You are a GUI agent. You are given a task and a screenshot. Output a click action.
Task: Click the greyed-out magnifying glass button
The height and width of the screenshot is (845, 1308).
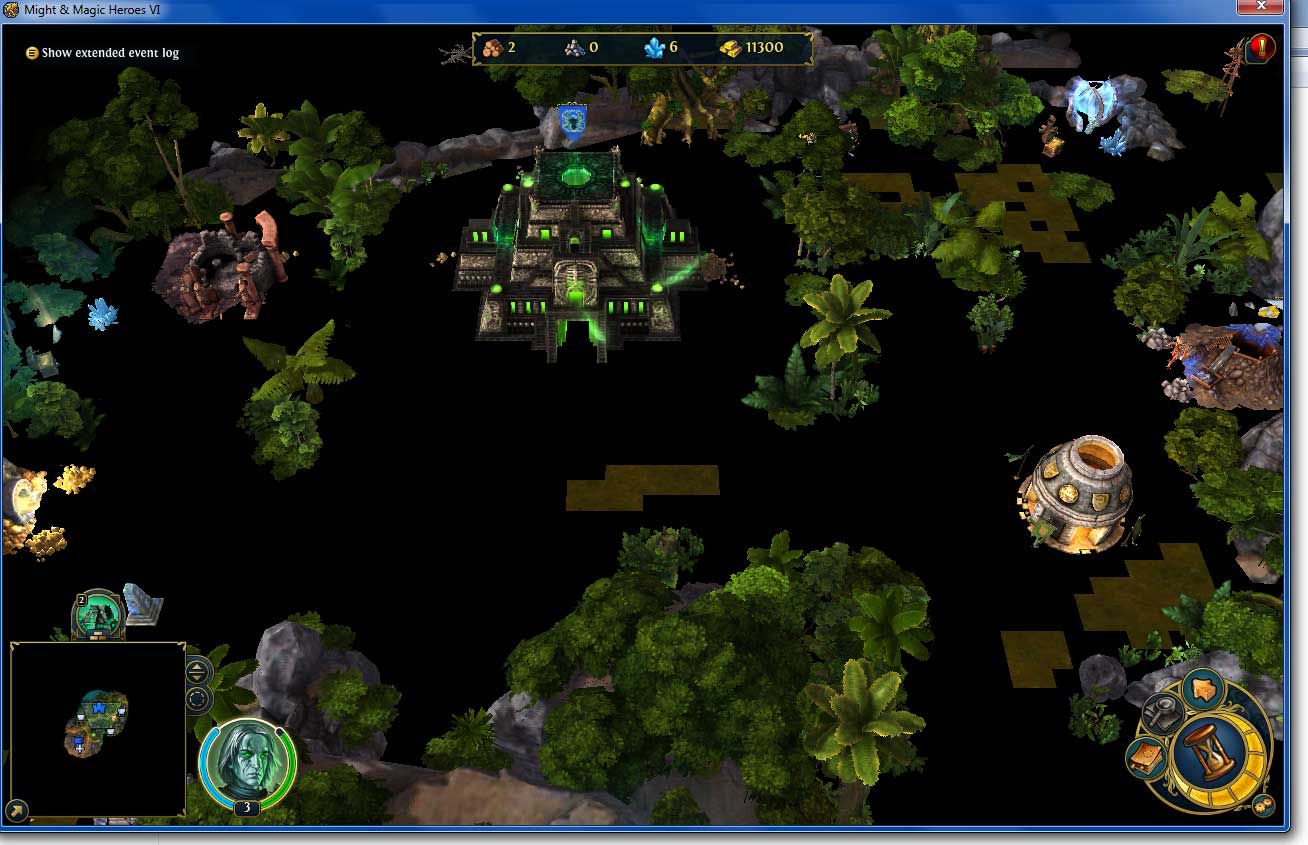click(x=1163, y=714)
